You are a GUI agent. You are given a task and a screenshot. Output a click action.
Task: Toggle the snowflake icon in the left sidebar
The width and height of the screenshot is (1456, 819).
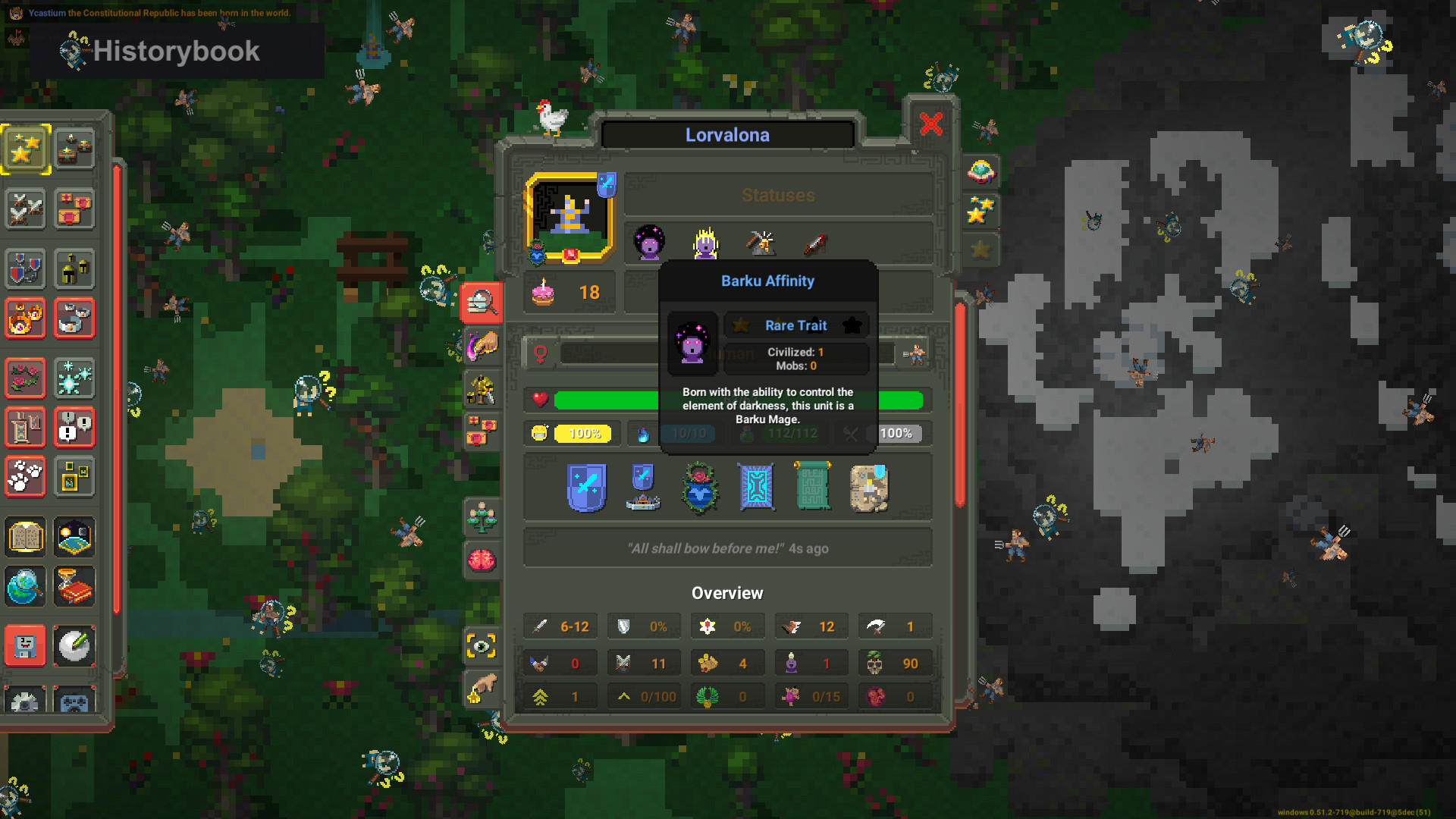click(74, 378)
